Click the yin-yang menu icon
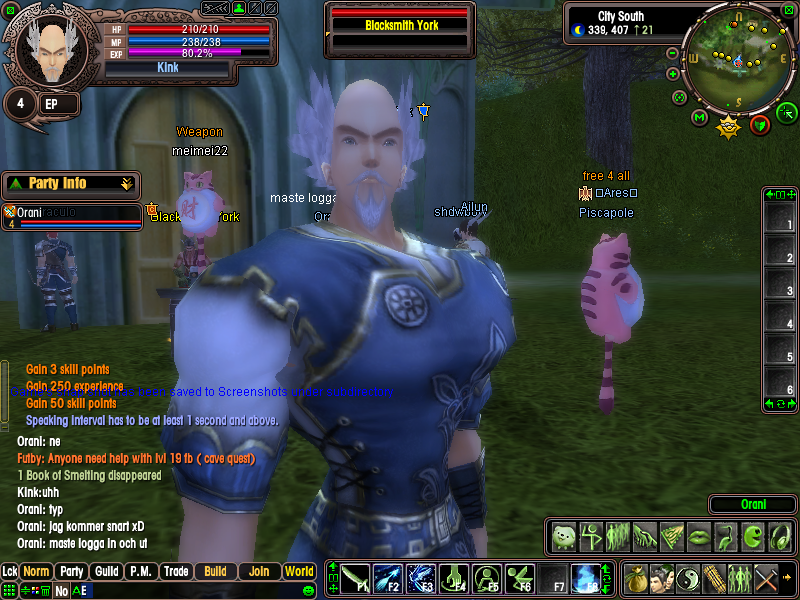The height and width of the screenshot is (600, 800). [x=687, y=578]
